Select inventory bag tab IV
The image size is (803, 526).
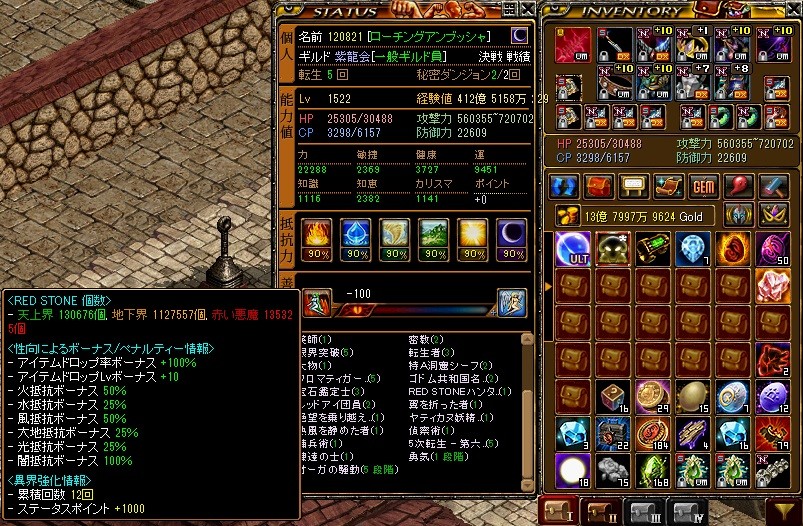tap(688, 513)
